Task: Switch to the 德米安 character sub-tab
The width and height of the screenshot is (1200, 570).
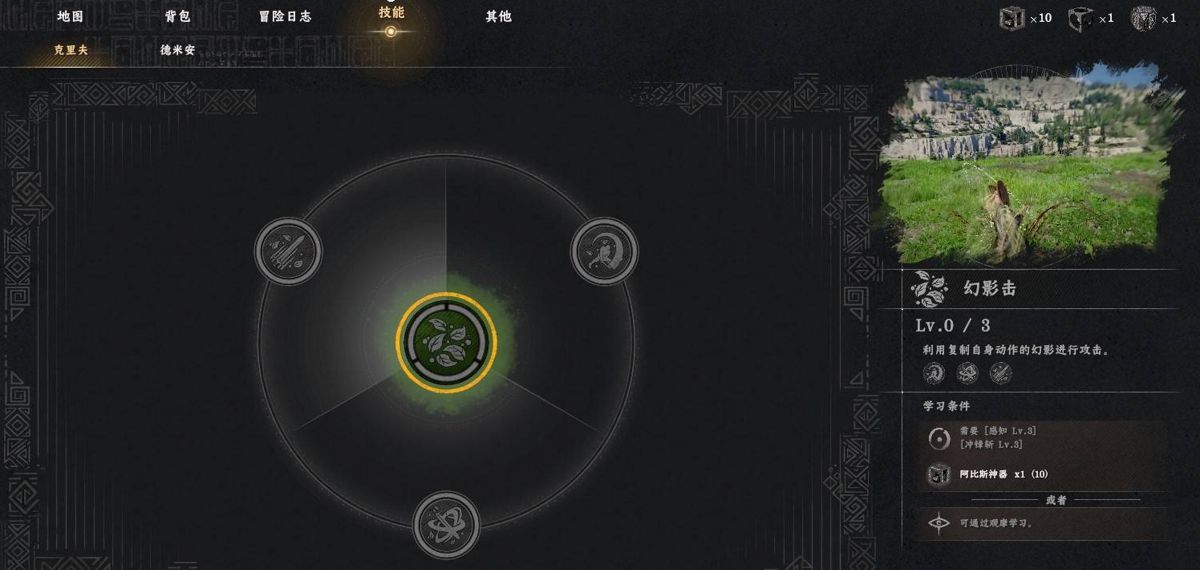Action: [177, 50]
